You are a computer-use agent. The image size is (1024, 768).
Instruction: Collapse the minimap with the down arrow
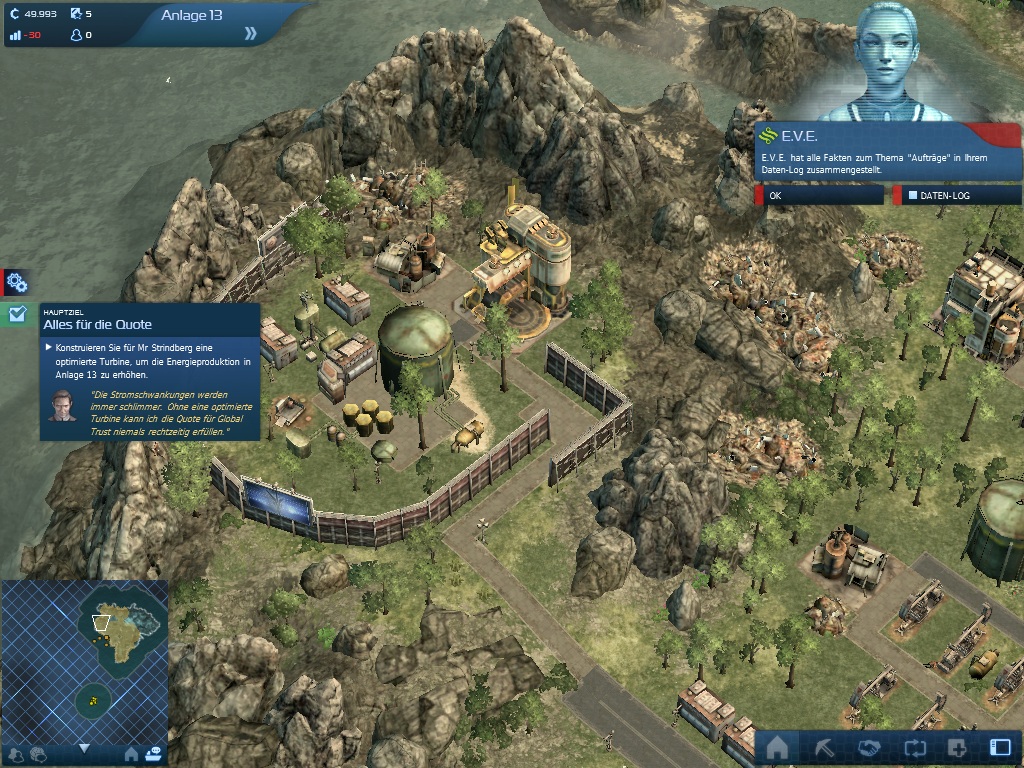click(x=84, y=748)
